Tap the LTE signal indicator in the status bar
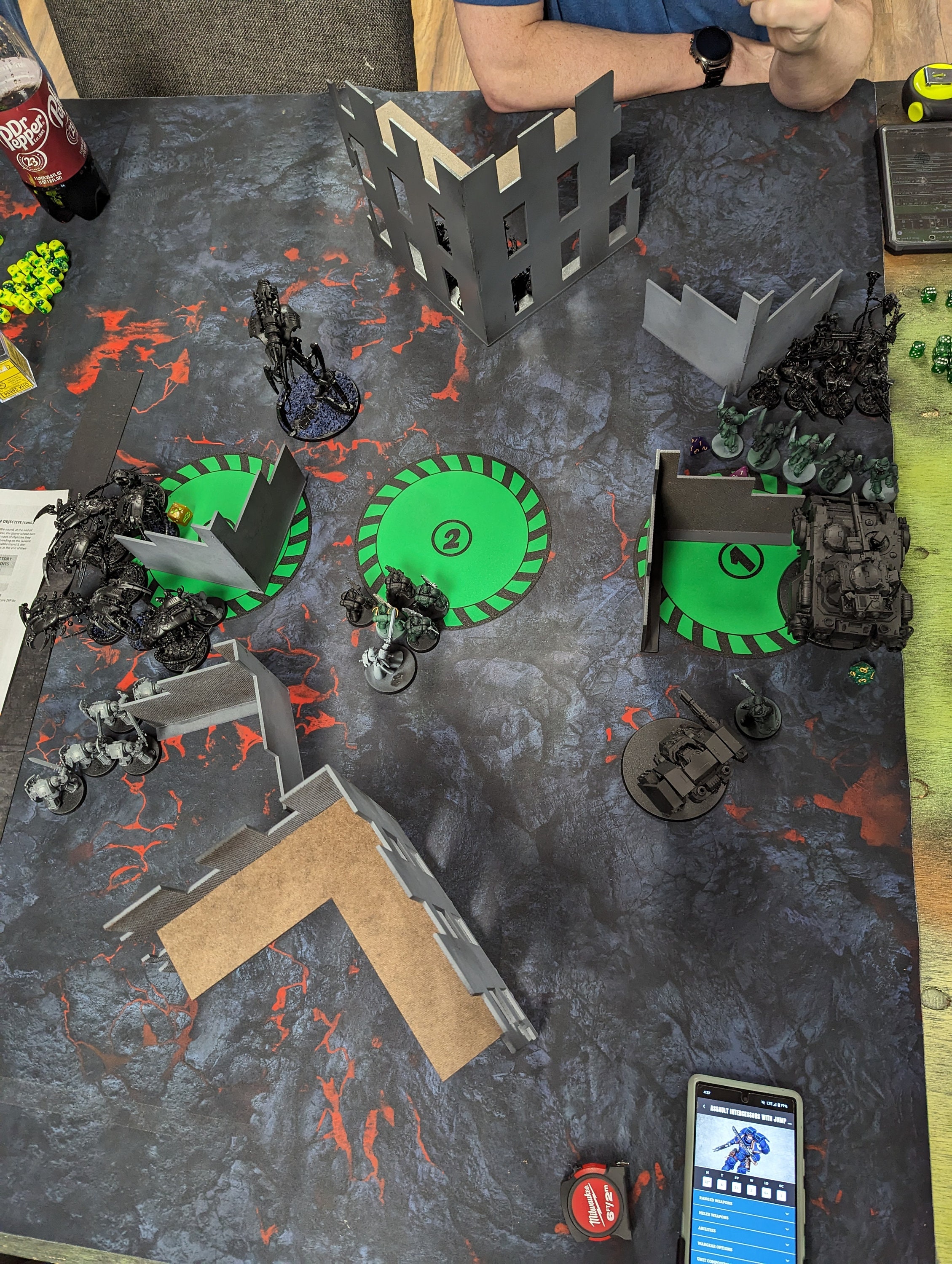The height and width of the screenshot is (1264, 952). (770, 1103)
